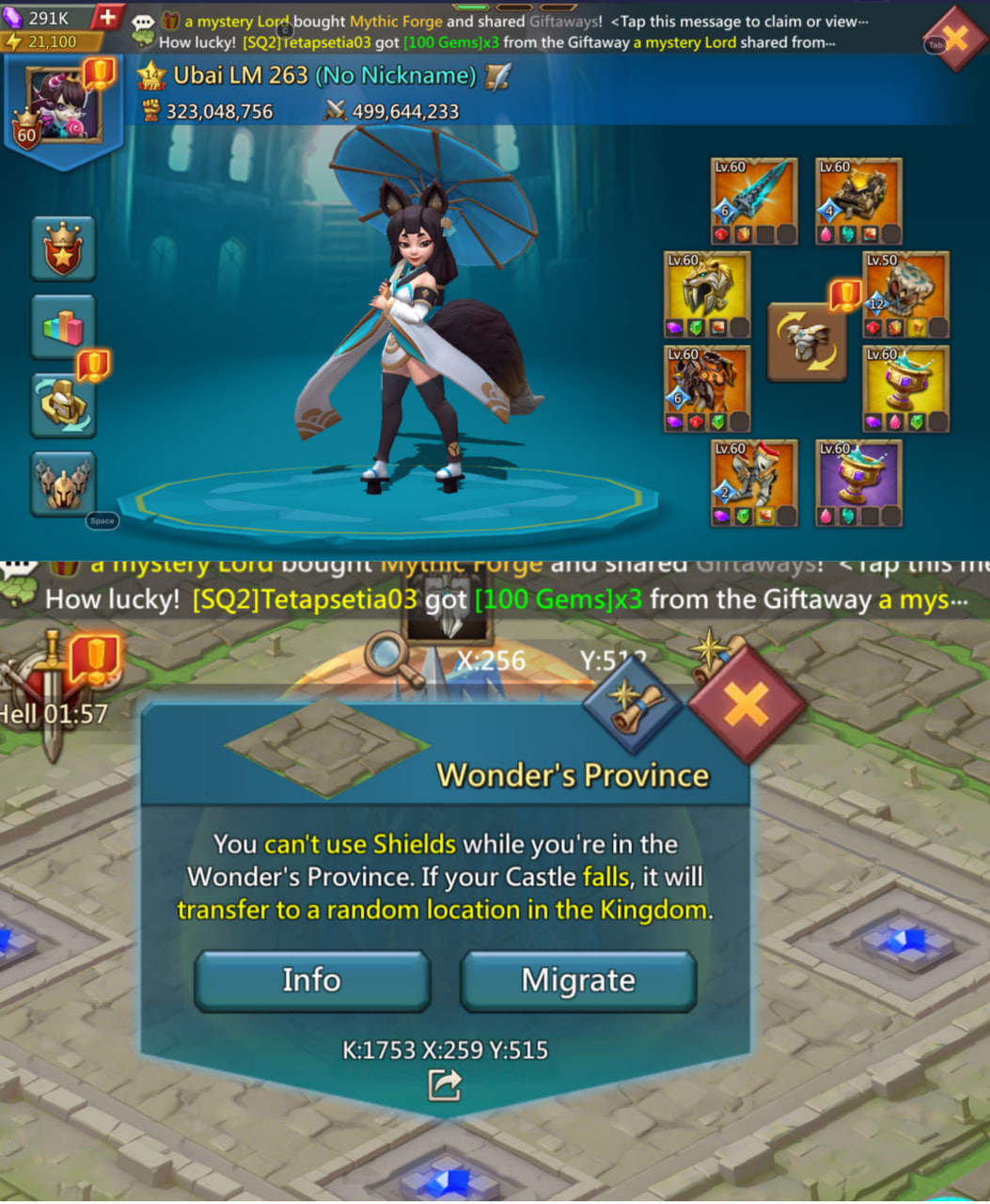The width and height of the screenshot is (990, 1204).
Task: Show the colored bar chart stats
Action: (63, 327)
